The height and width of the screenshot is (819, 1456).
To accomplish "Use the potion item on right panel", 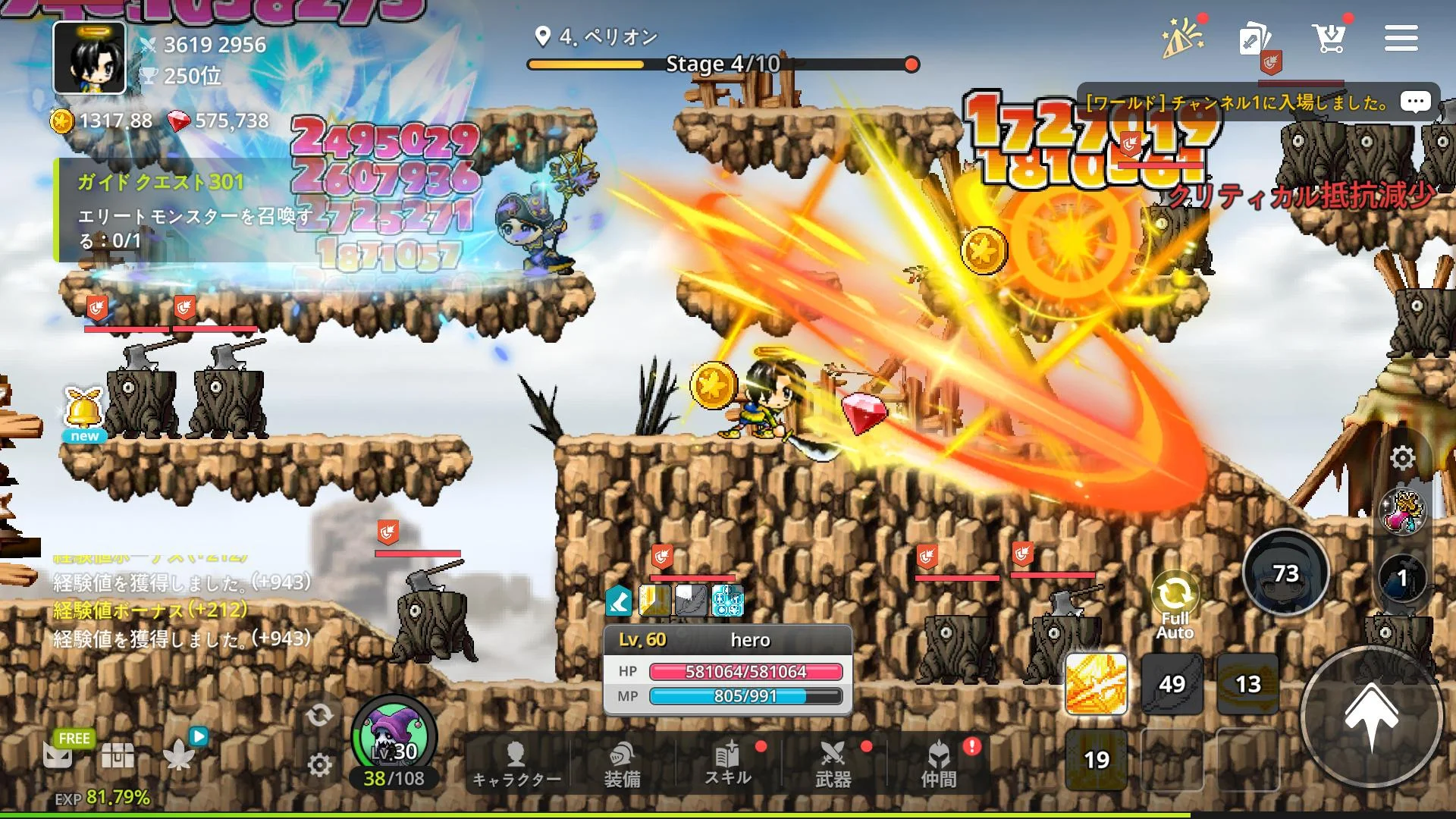I will (x=1402, y=512).
